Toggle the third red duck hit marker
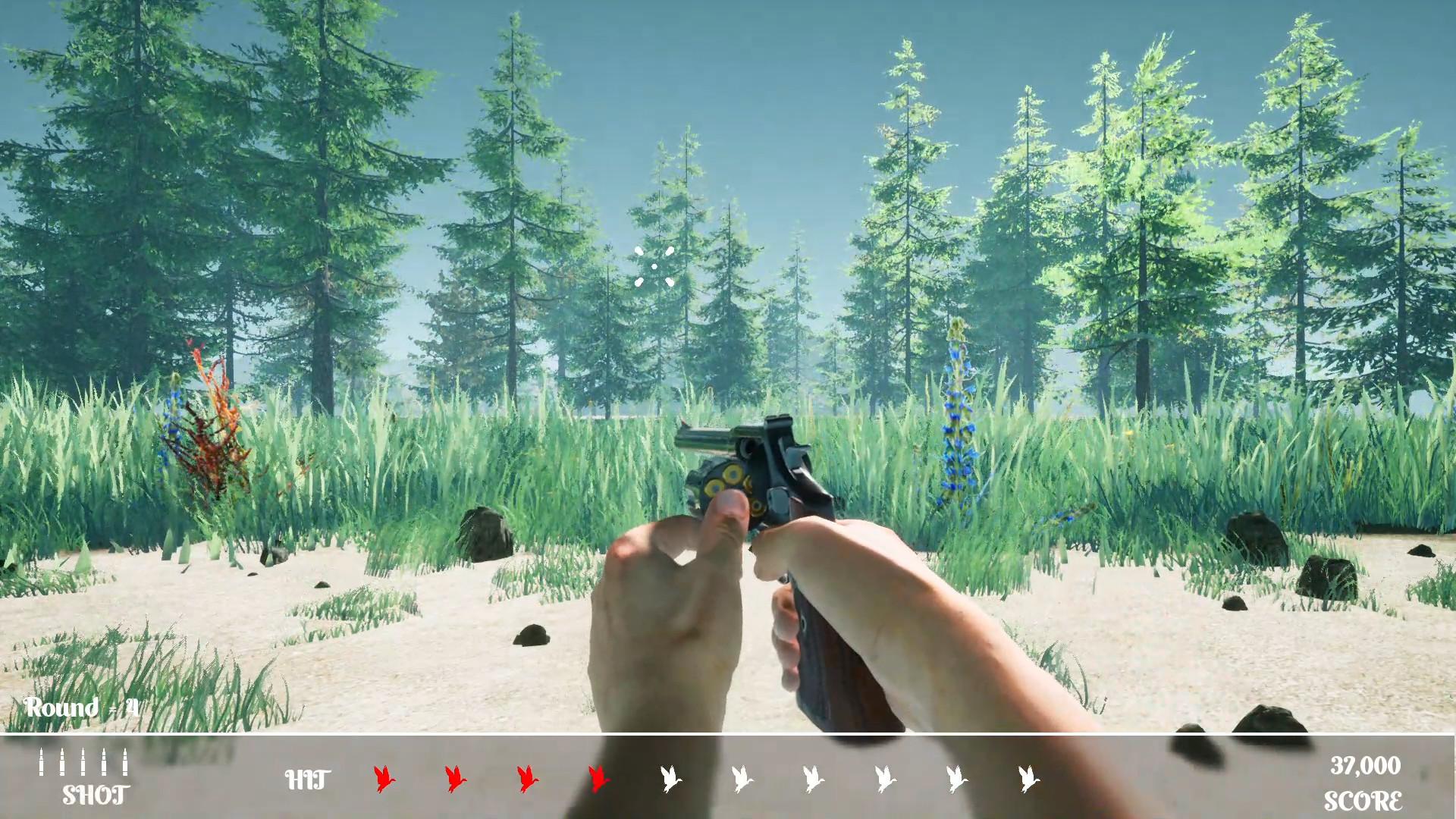 click(527, 779)
